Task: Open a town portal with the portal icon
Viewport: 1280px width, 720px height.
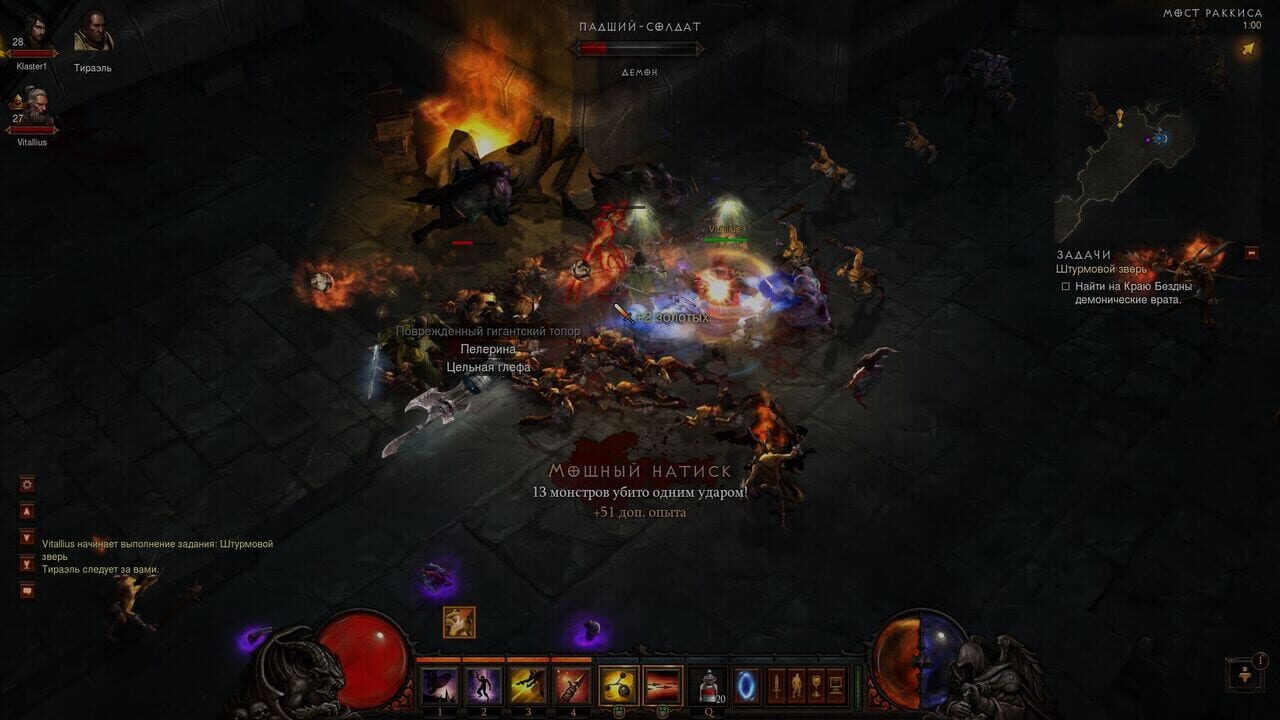Action: (x=744, y=685)
